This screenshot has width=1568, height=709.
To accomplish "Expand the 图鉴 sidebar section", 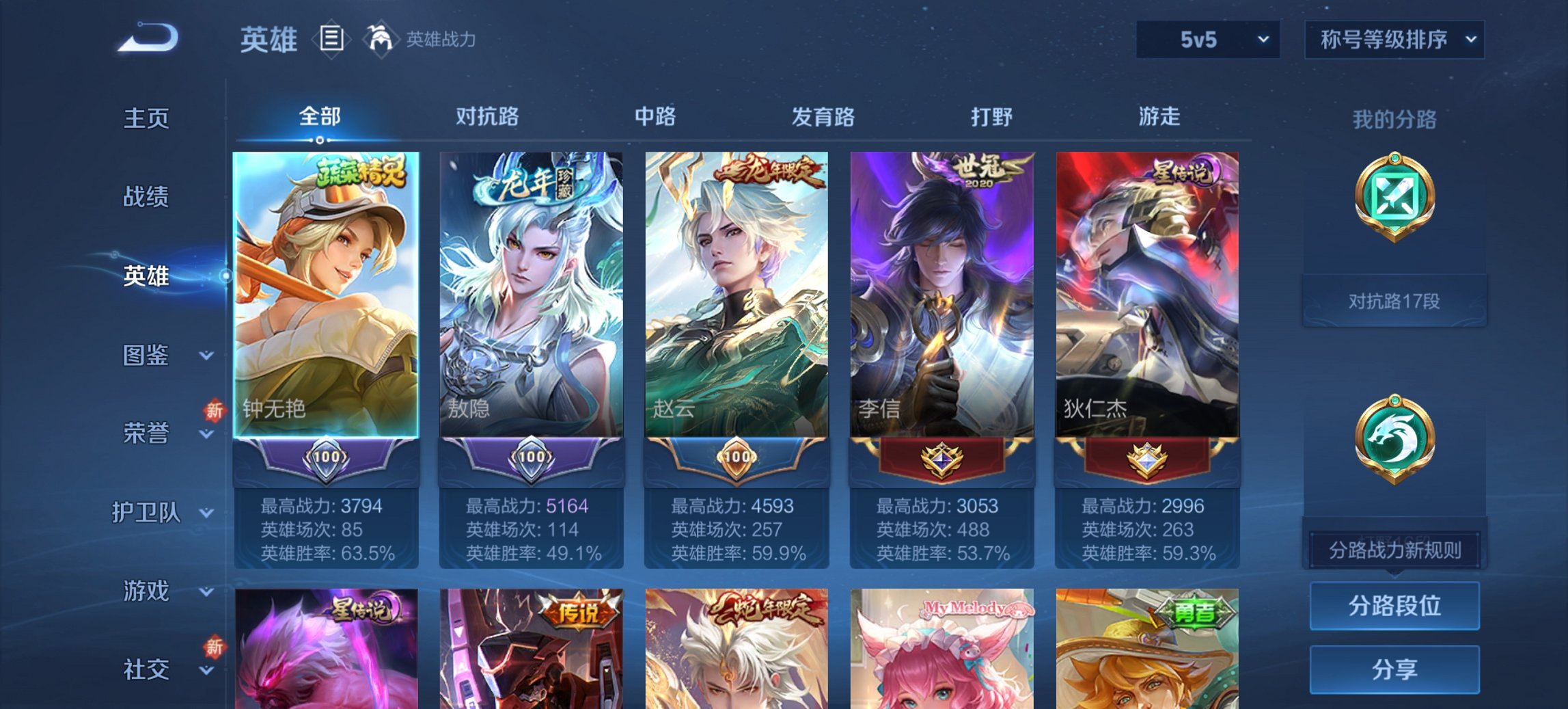I will 146,356.
